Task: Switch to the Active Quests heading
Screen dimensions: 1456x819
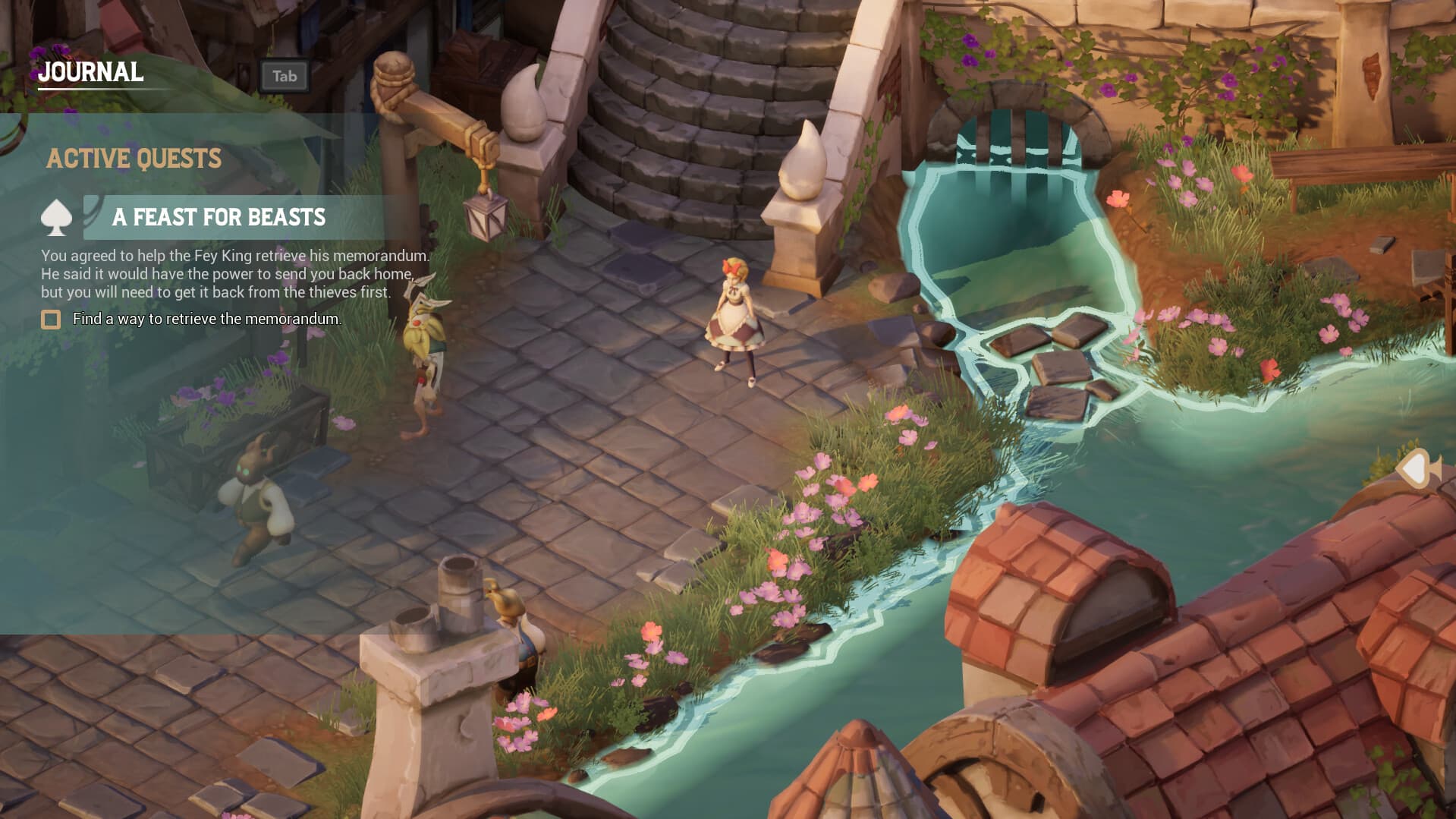Action: pyautogui.click(x=134, y=159)
